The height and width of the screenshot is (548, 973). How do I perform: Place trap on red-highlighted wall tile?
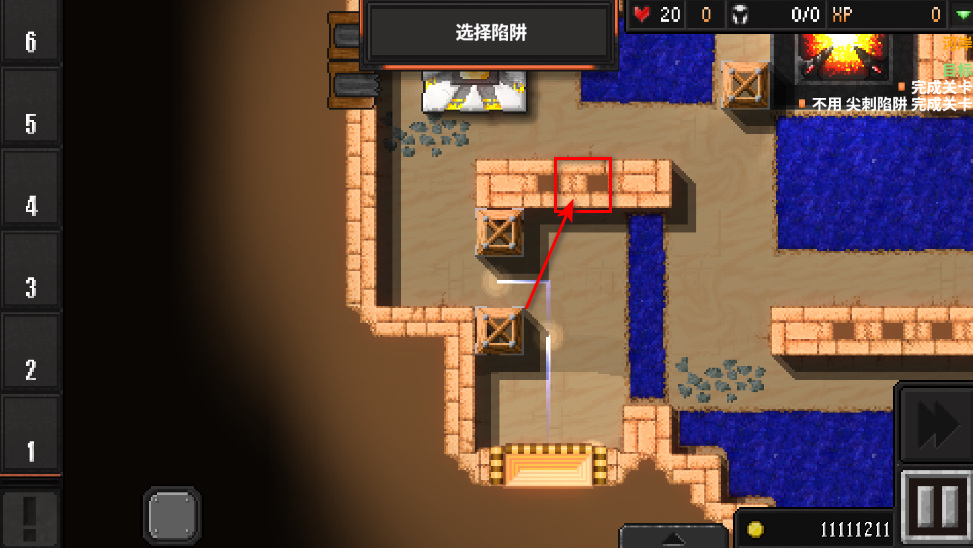[583, 185]
